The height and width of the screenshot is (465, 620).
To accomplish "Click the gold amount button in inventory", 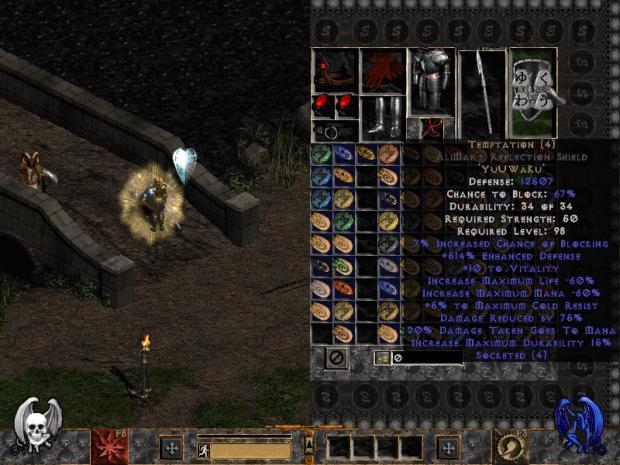I will (382, 357).
